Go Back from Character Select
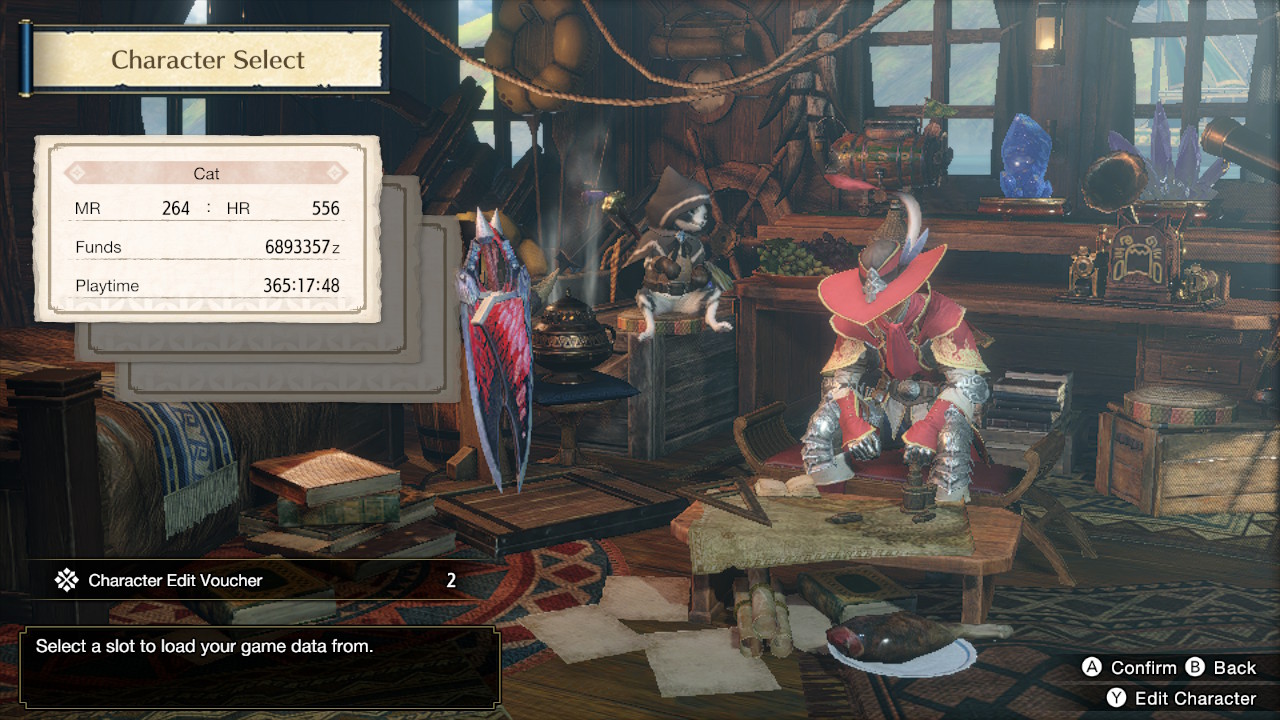The height and width of the screenshot is (720, 1280). [x=1221, y=667]
